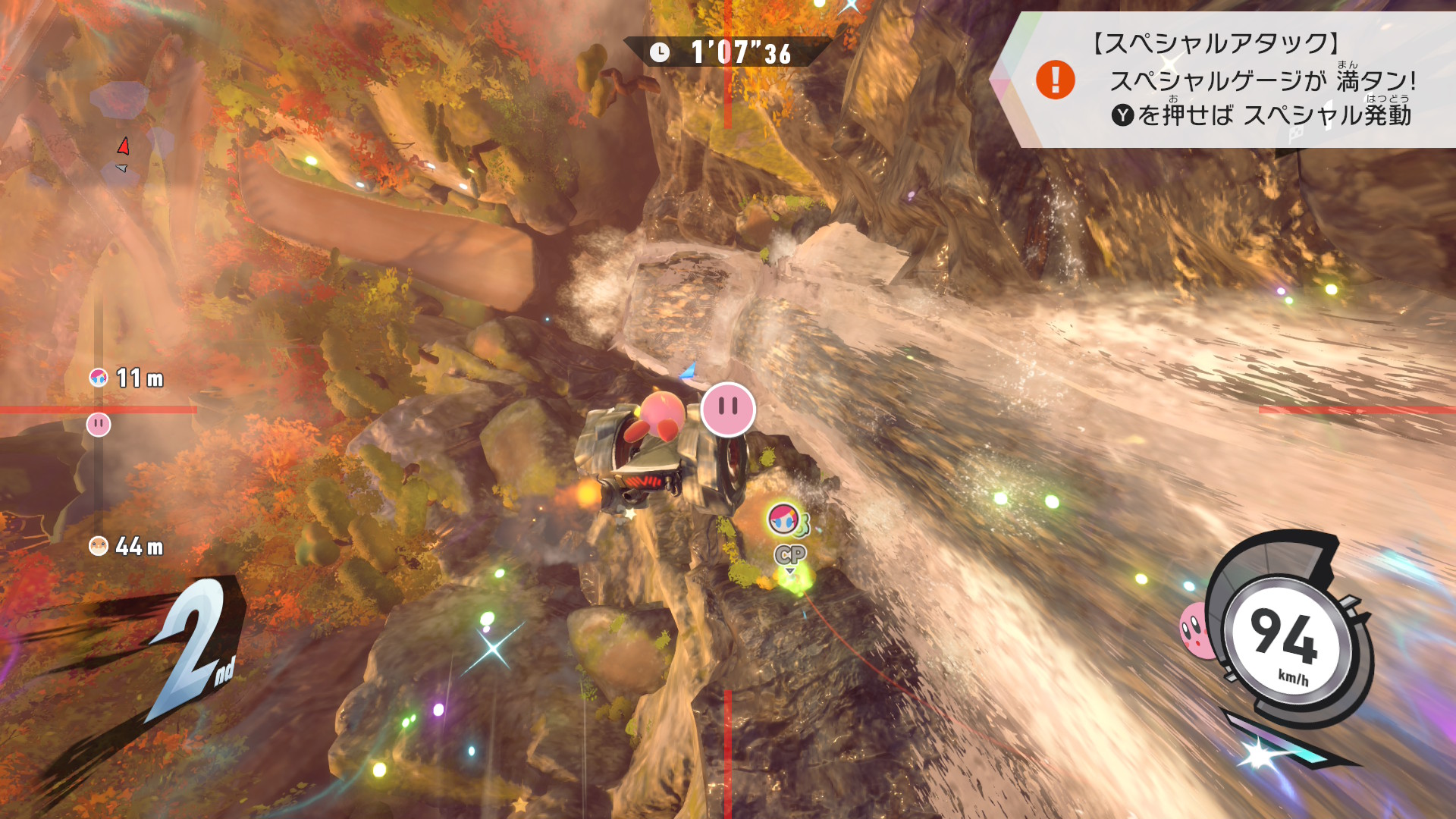Activate the sparkling special gauge star
Screen dimensions: 1456x819
pos(1259,755)
